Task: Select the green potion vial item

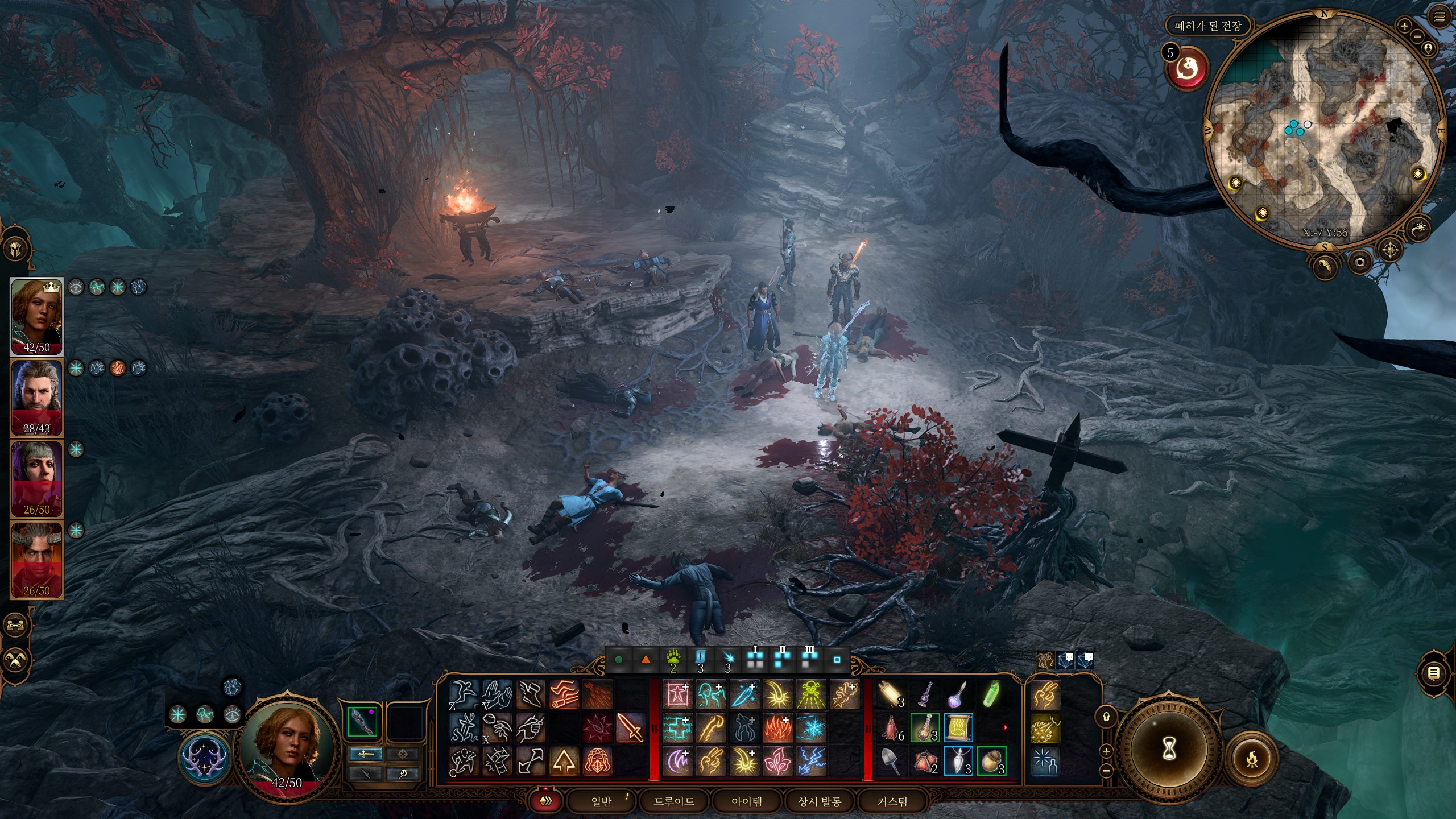Action: point(991,695)
